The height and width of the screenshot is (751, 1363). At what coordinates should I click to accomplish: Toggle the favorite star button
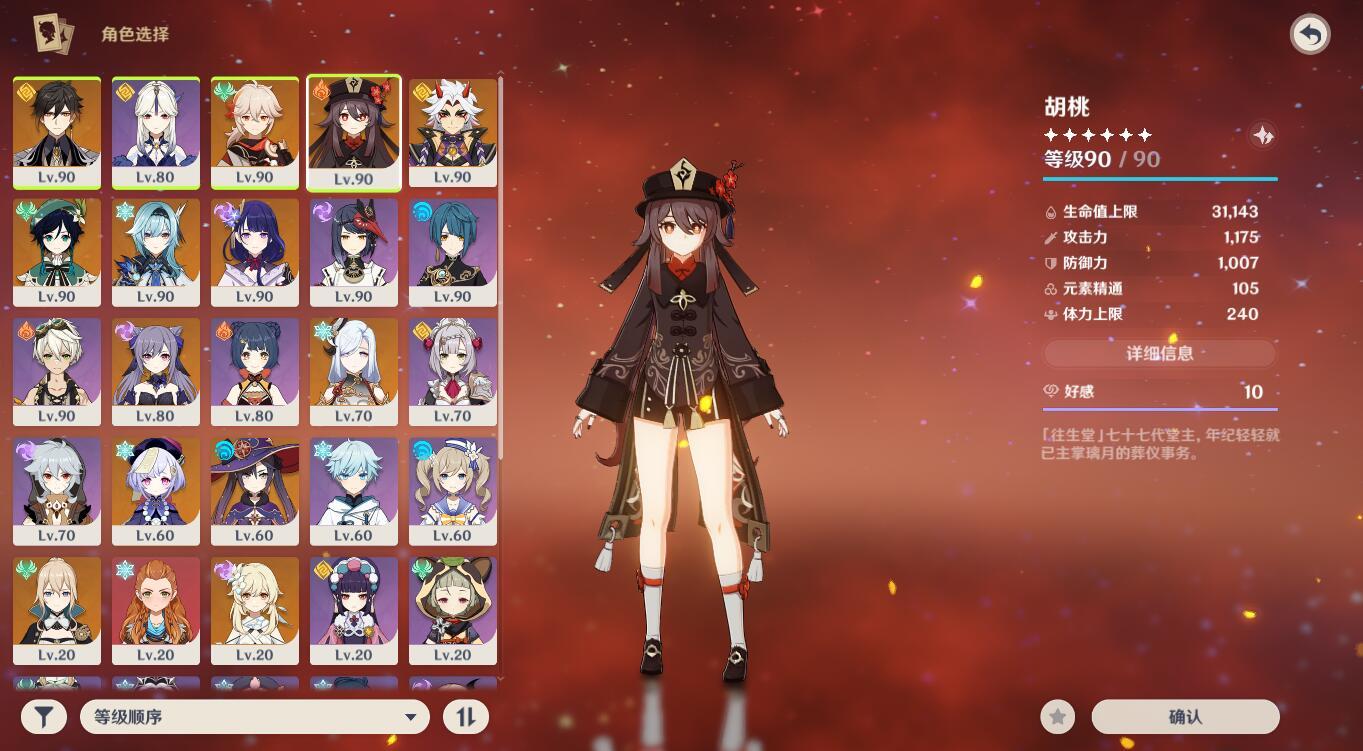(x=1057, y=716)
